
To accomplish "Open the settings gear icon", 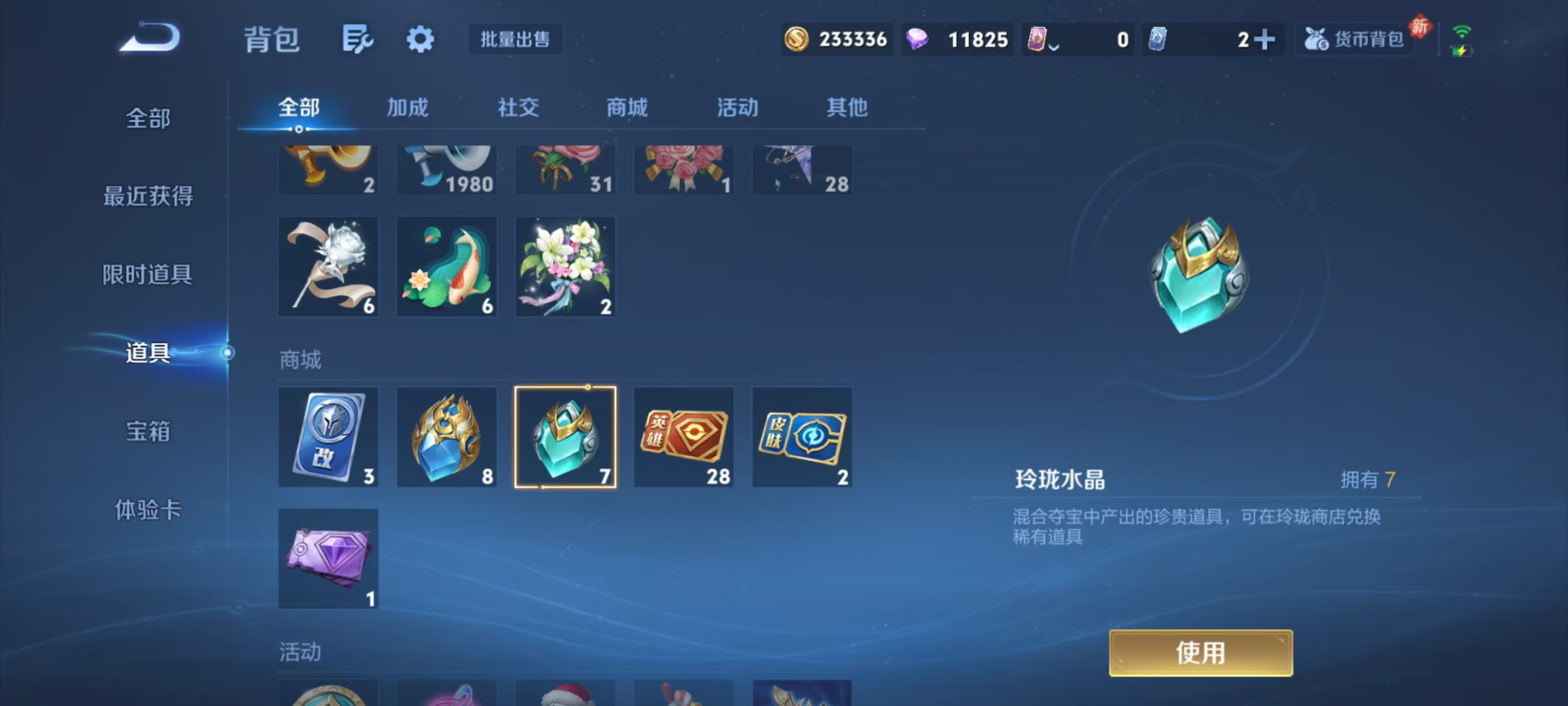I will 420,39.
